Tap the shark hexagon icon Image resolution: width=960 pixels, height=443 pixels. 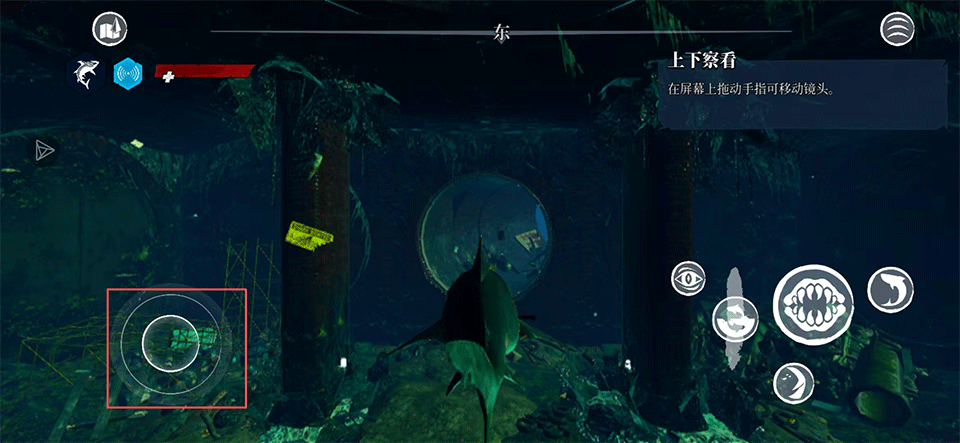[x=85, y=73]
